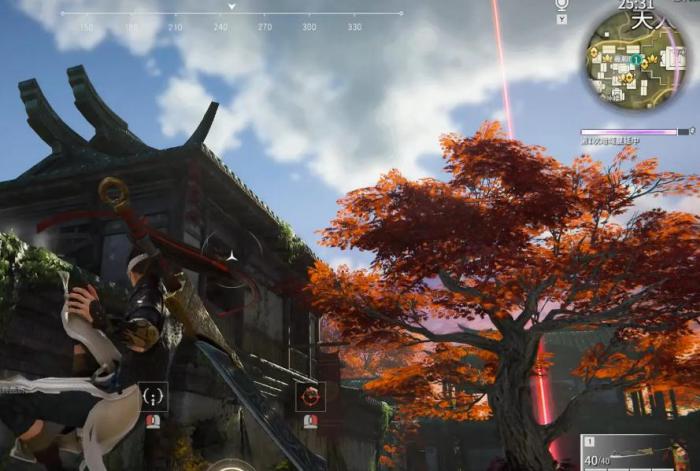This screenshot has height=471, width=700.
Task: Activate the white bracketed skill icon
Action: click(153, 396)
